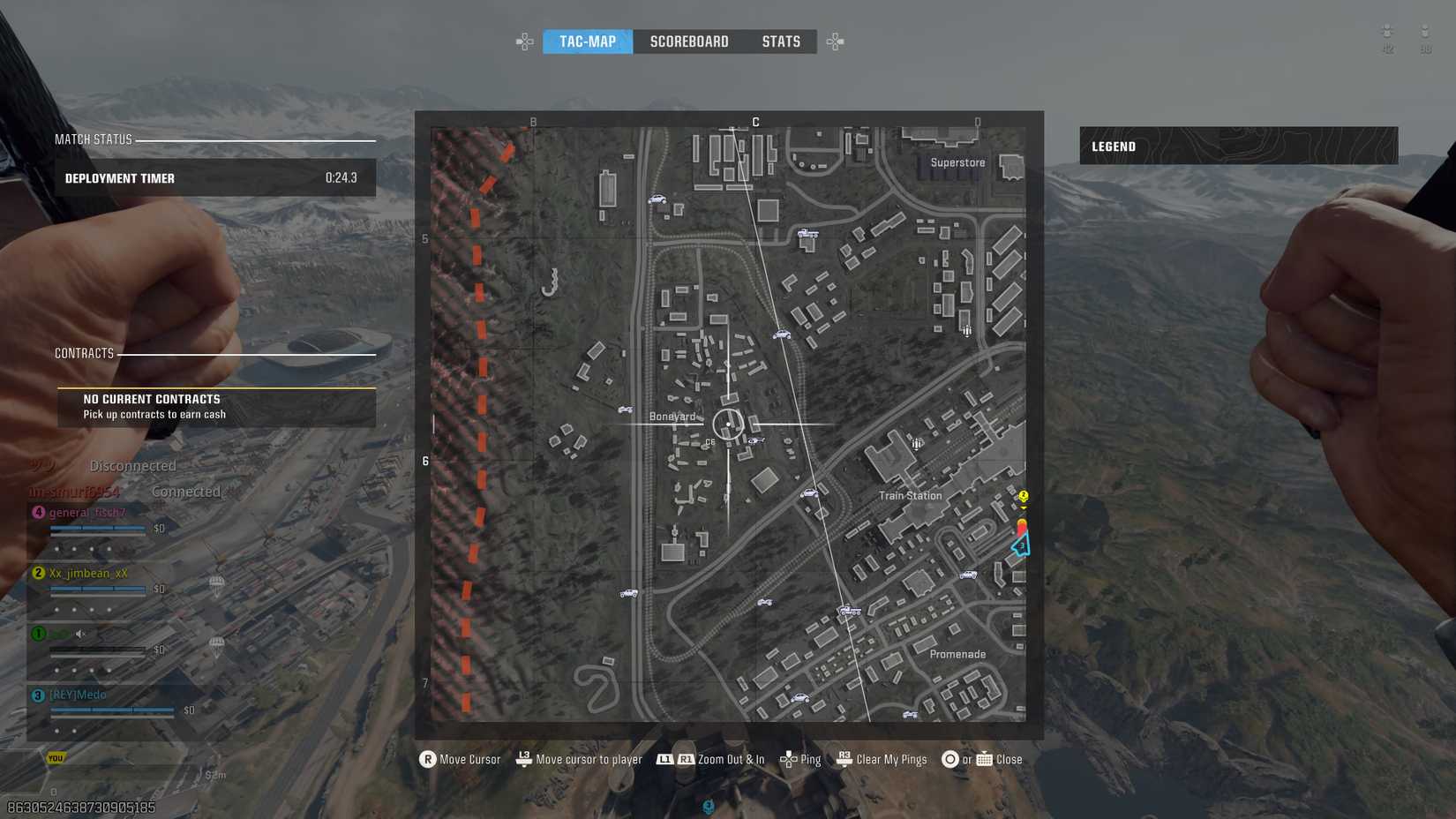Open the Stats tab
Screen dimensions: 1456x819
(x=781, y=41)
